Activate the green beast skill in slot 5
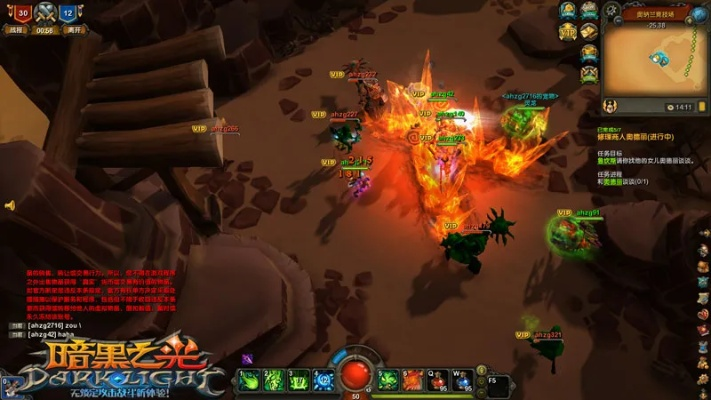711x400 pixels. click(388, 380)
